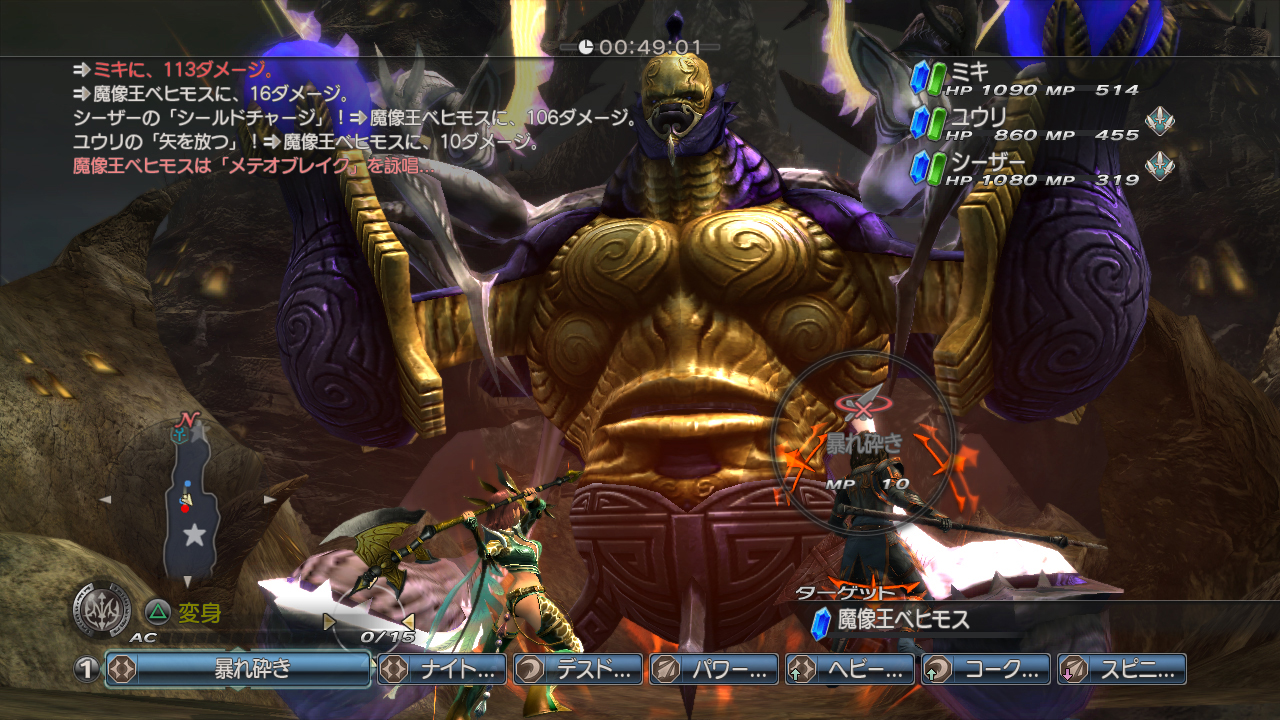Viewport: 1280px width, 720px height.
Task: Click the dungeon minimap
Action: click(x=189, y=500)
